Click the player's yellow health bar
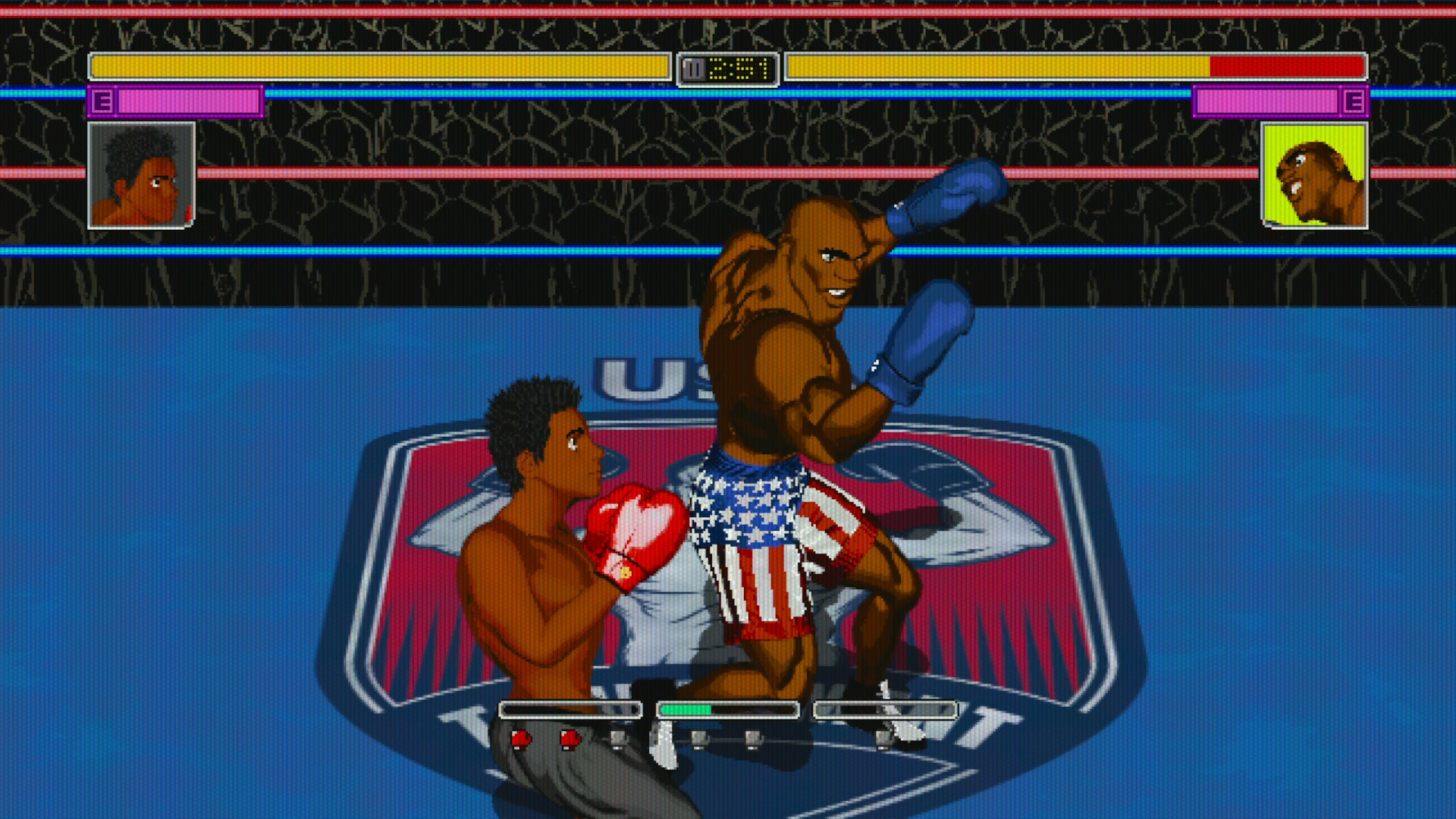Screen dimensions: 1456x819 pos(379,67)
